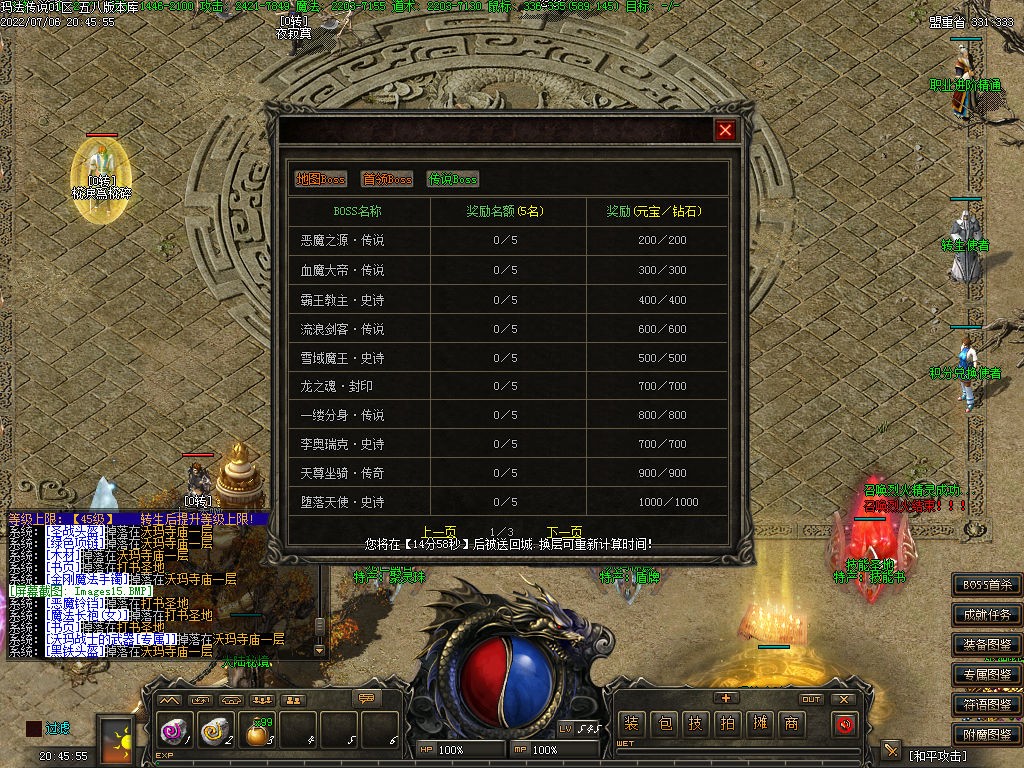The width and height of the screenshot is (1024, 768).
Task: Go to next page with 下一页
Action: pos(564,532)
